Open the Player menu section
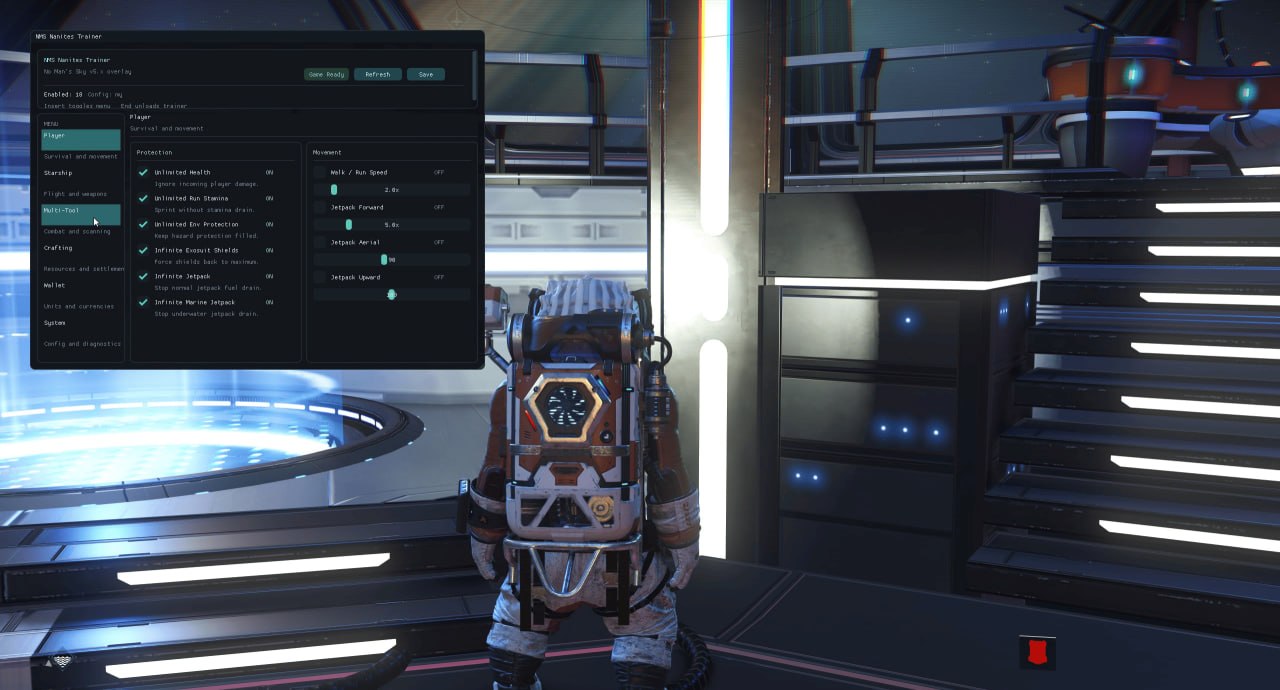Screen dimensions: 1280x690 click(x=81, y=139)
